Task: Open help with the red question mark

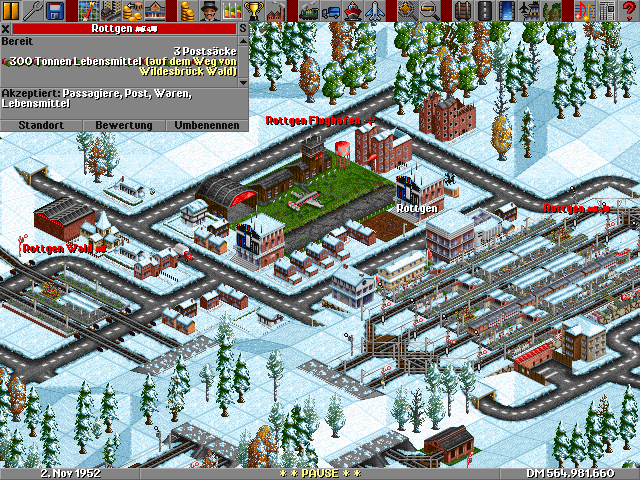Action: click(x=628, y=11)
